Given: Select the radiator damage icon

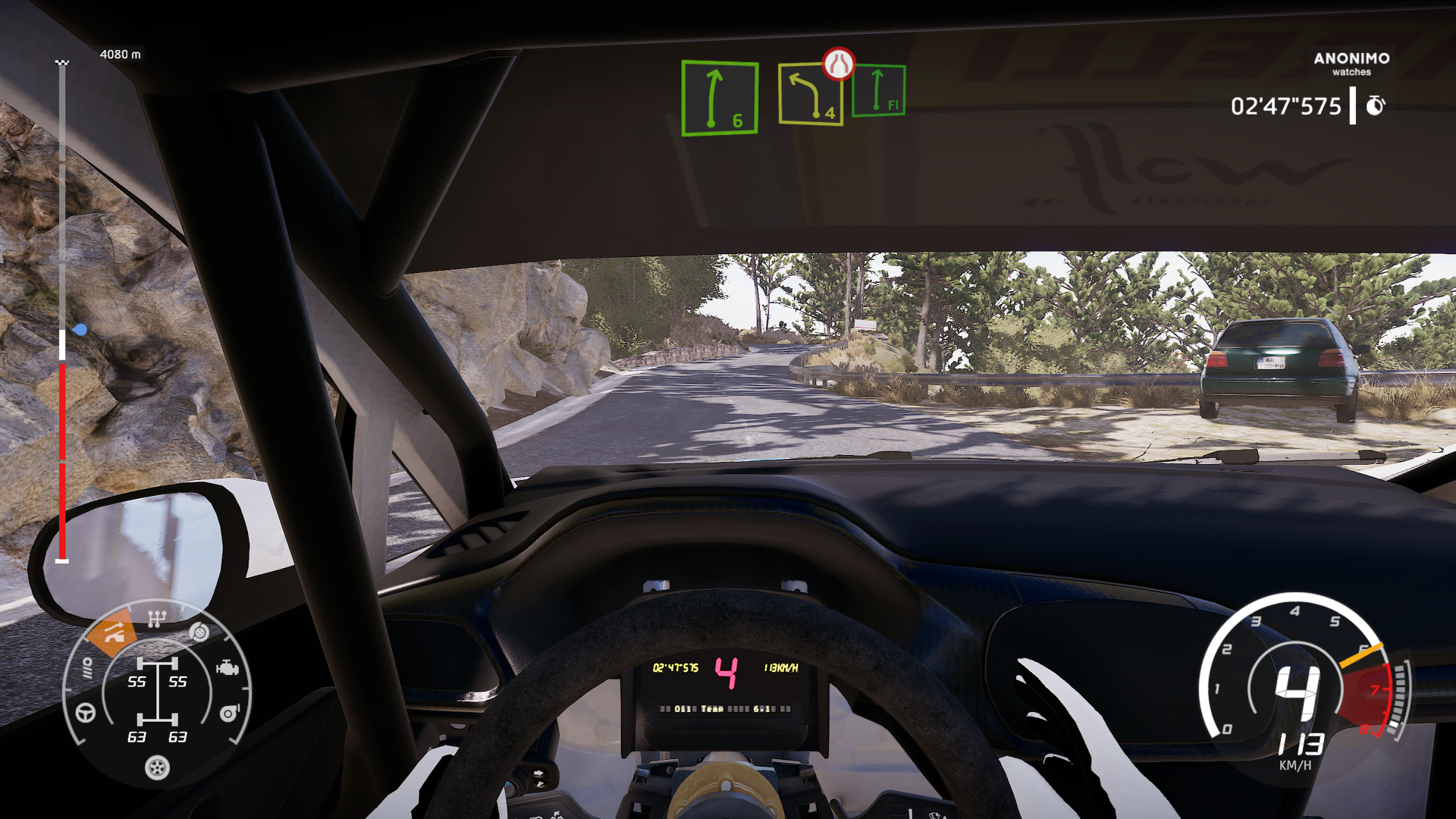Looking at the screenshot, I should (87, 668).
